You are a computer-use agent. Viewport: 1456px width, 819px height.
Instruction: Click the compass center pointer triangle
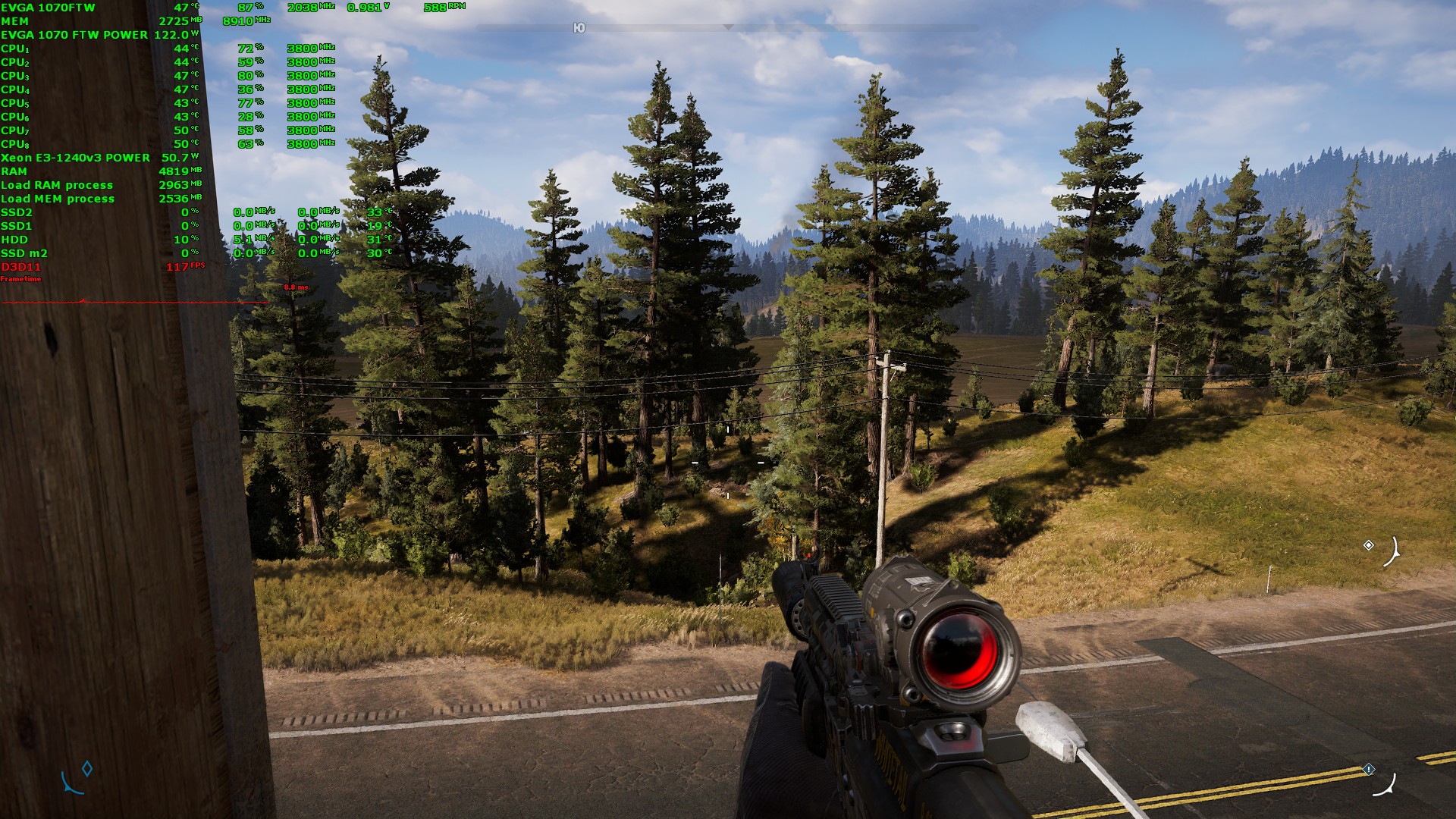(728, 27)
